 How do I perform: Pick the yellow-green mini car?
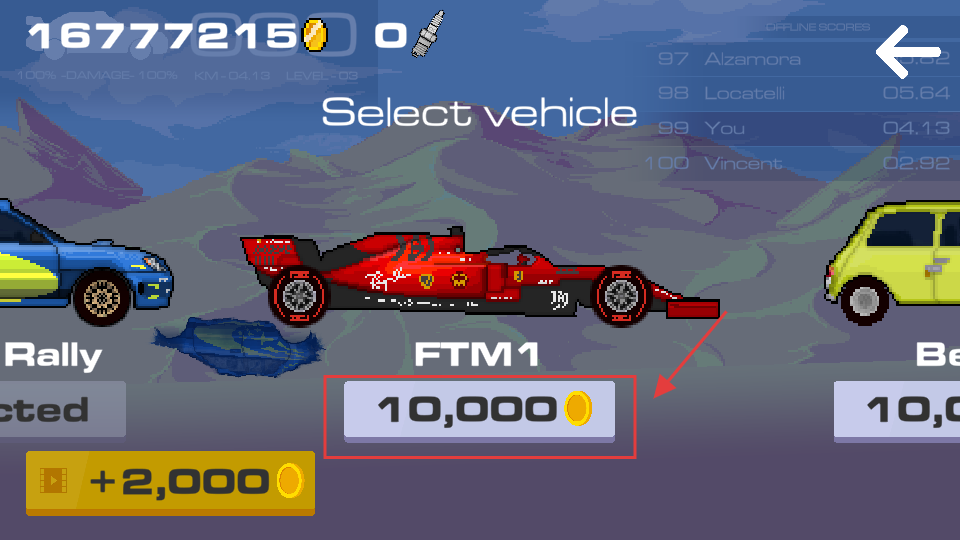895,265
